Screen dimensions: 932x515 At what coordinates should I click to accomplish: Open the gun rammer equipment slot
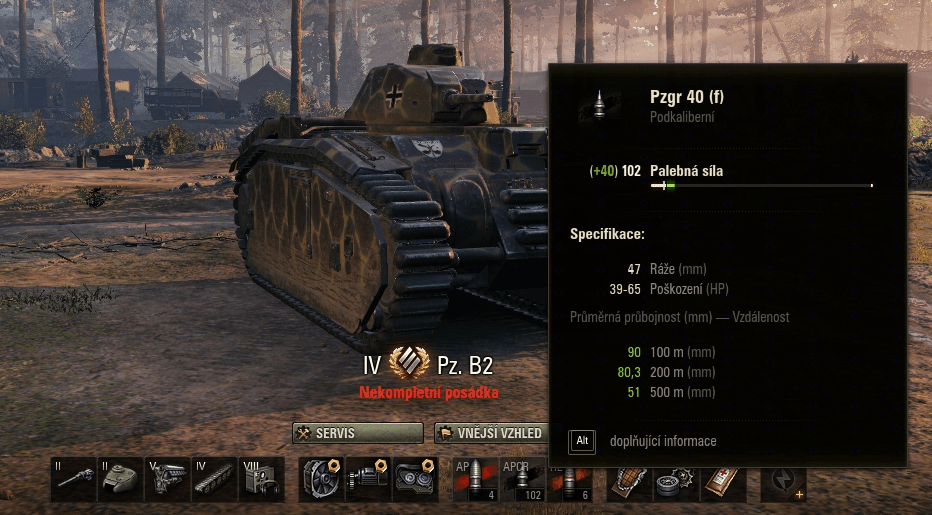[368, 479]
